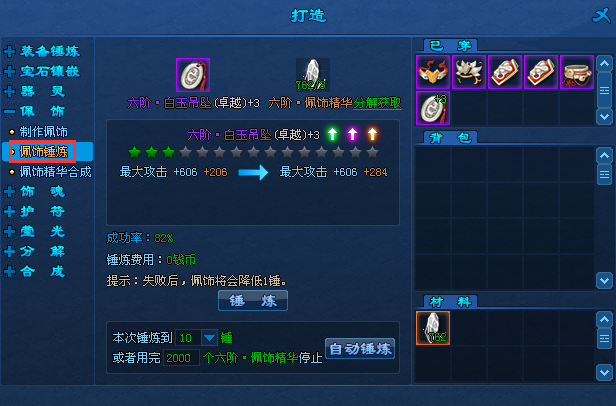This screenshot has width=616, height=406.
Task: Expand the 宝石镶嵌 category
Action: (x=50, y=71)
